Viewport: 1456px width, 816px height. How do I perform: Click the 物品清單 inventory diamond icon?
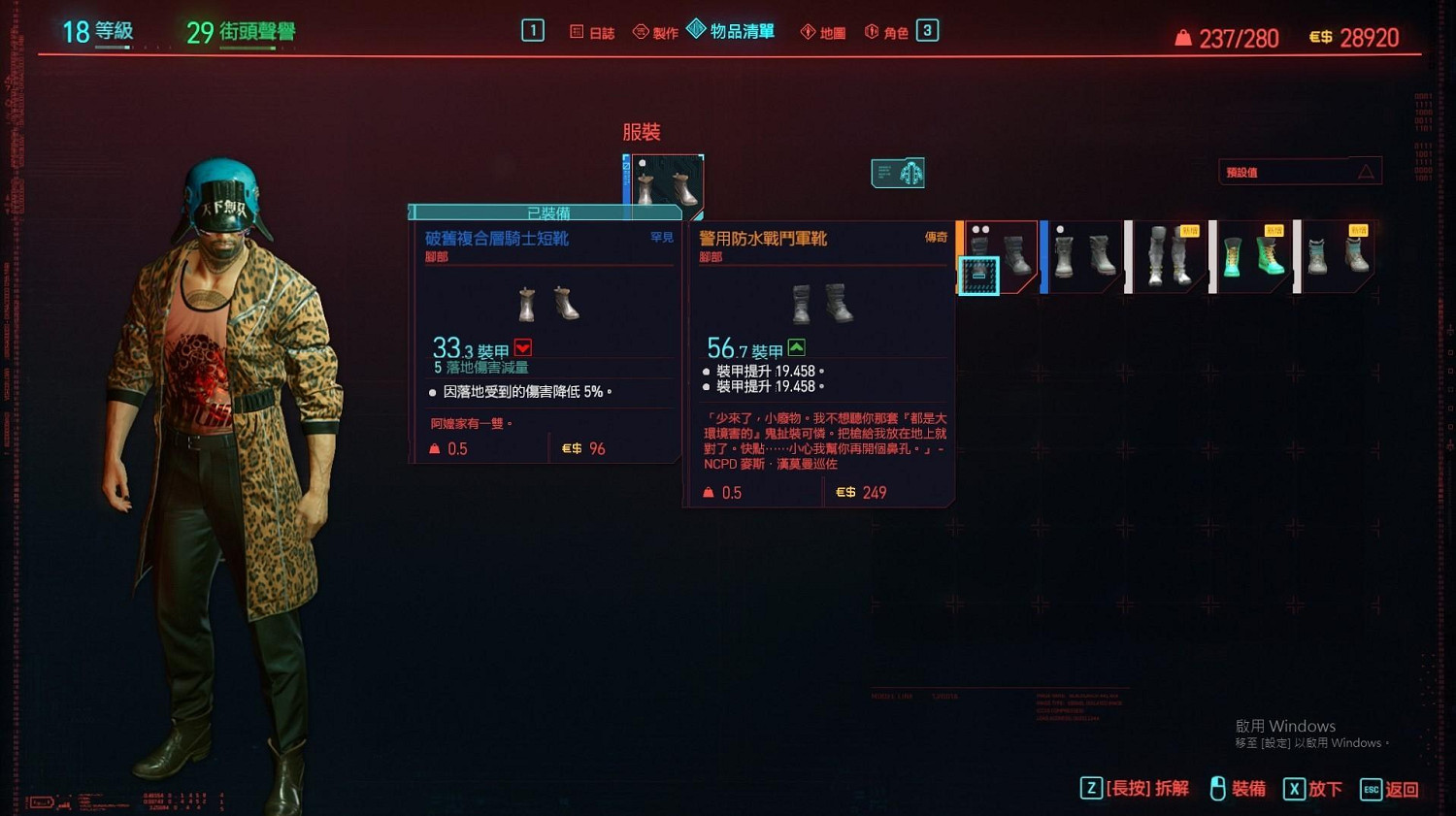tap(696, 30)
